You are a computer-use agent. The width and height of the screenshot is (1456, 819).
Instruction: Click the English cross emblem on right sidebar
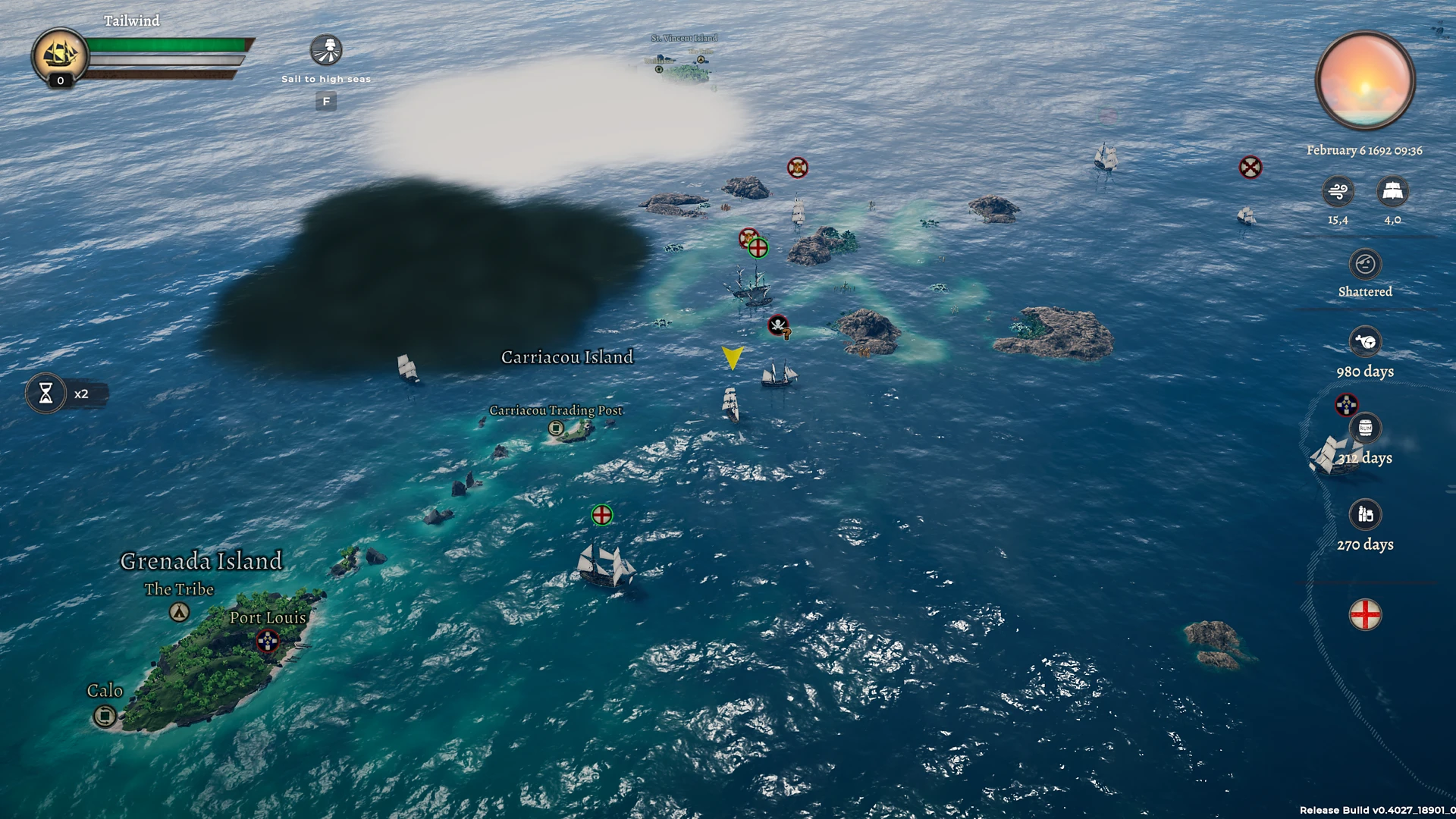1364,616
